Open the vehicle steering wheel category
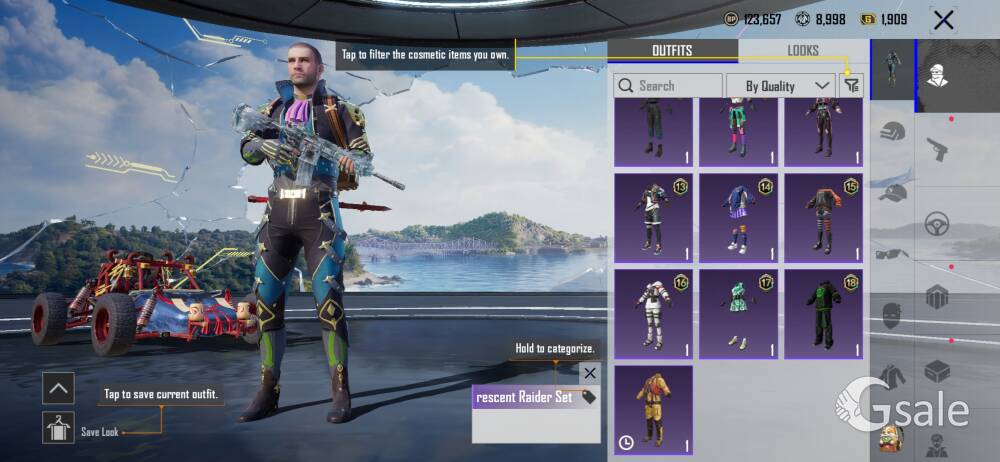 (x=937, y=223)
